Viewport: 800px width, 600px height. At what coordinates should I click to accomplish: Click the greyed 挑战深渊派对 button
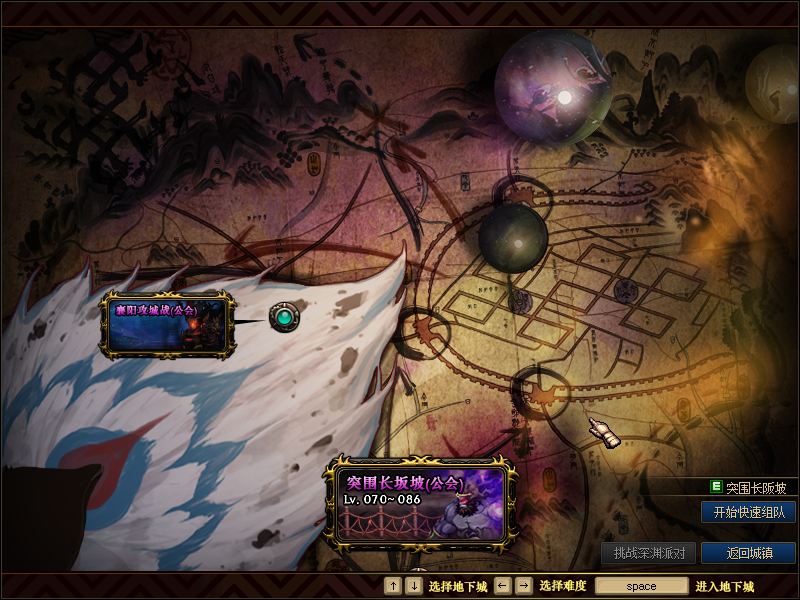pos(648,553)
